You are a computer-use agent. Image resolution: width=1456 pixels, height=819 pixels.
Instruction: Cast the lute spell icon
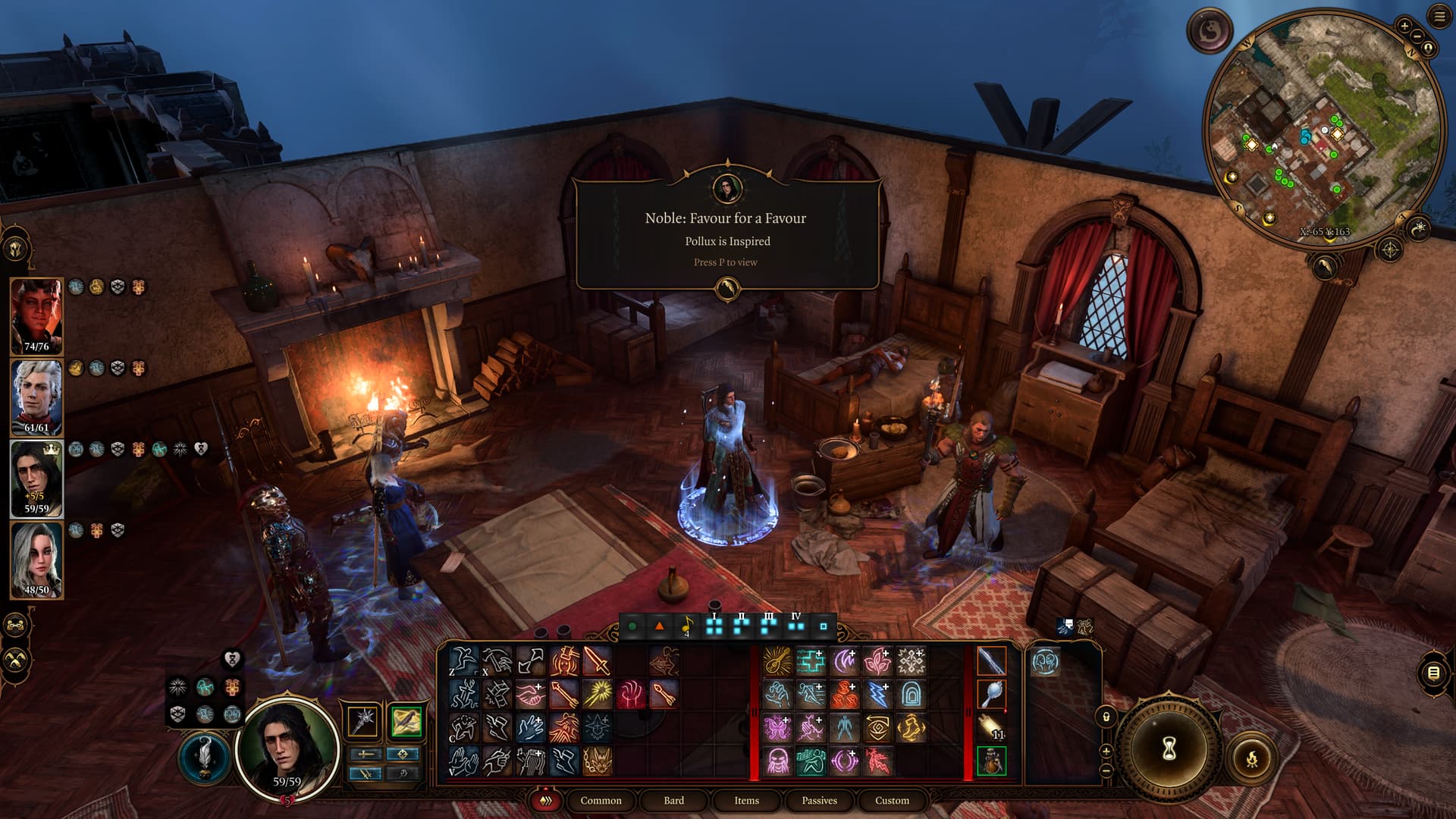pos(777,661)
